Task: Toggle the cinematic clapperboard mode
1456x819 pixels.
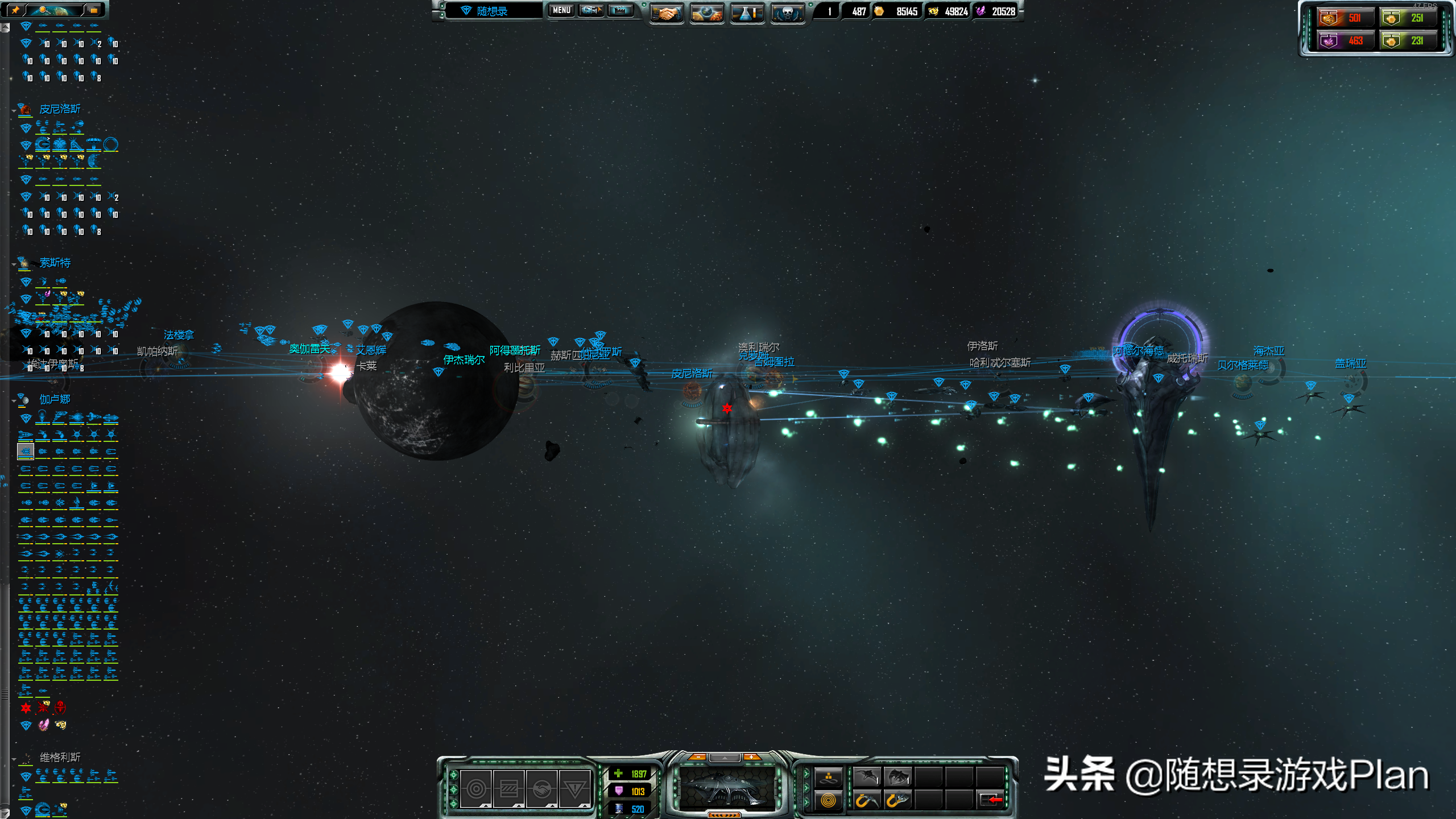Action: (621, 10)
